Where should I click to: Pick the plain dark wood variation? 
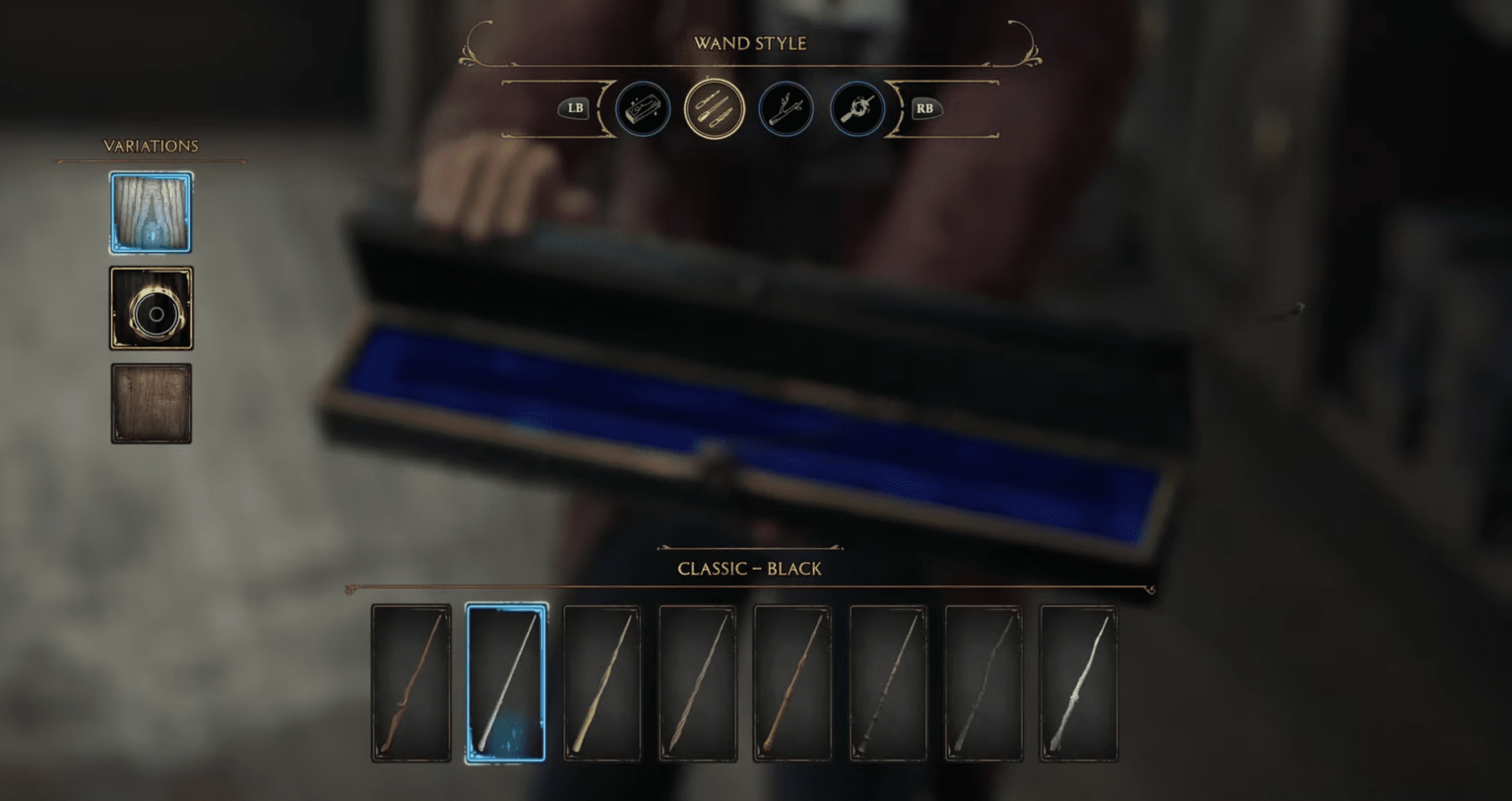[151, 403]
